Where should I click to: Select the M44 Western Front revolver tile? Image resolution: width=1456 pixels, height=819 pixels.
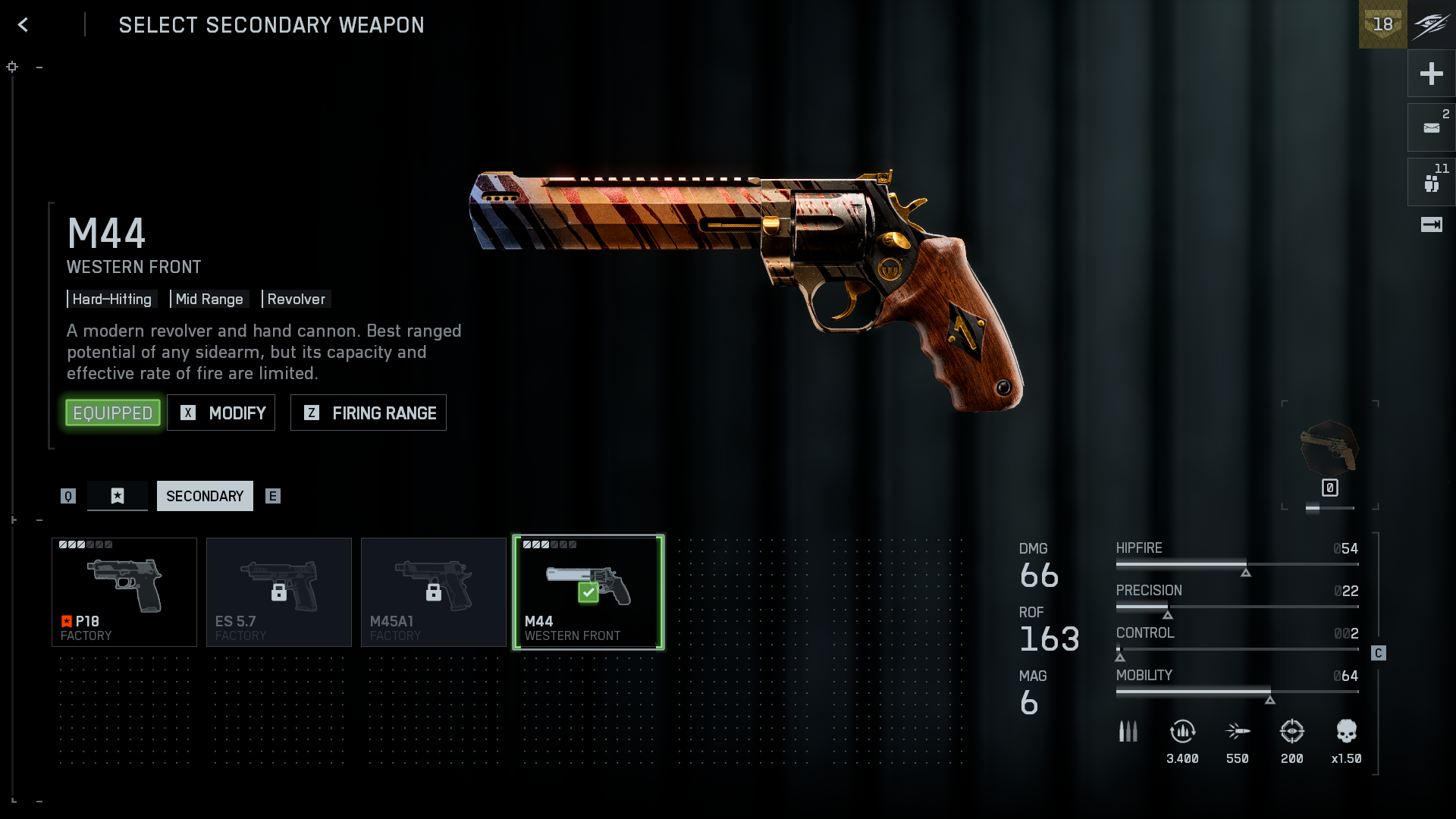pyautogui.click(x=588, y=592)
